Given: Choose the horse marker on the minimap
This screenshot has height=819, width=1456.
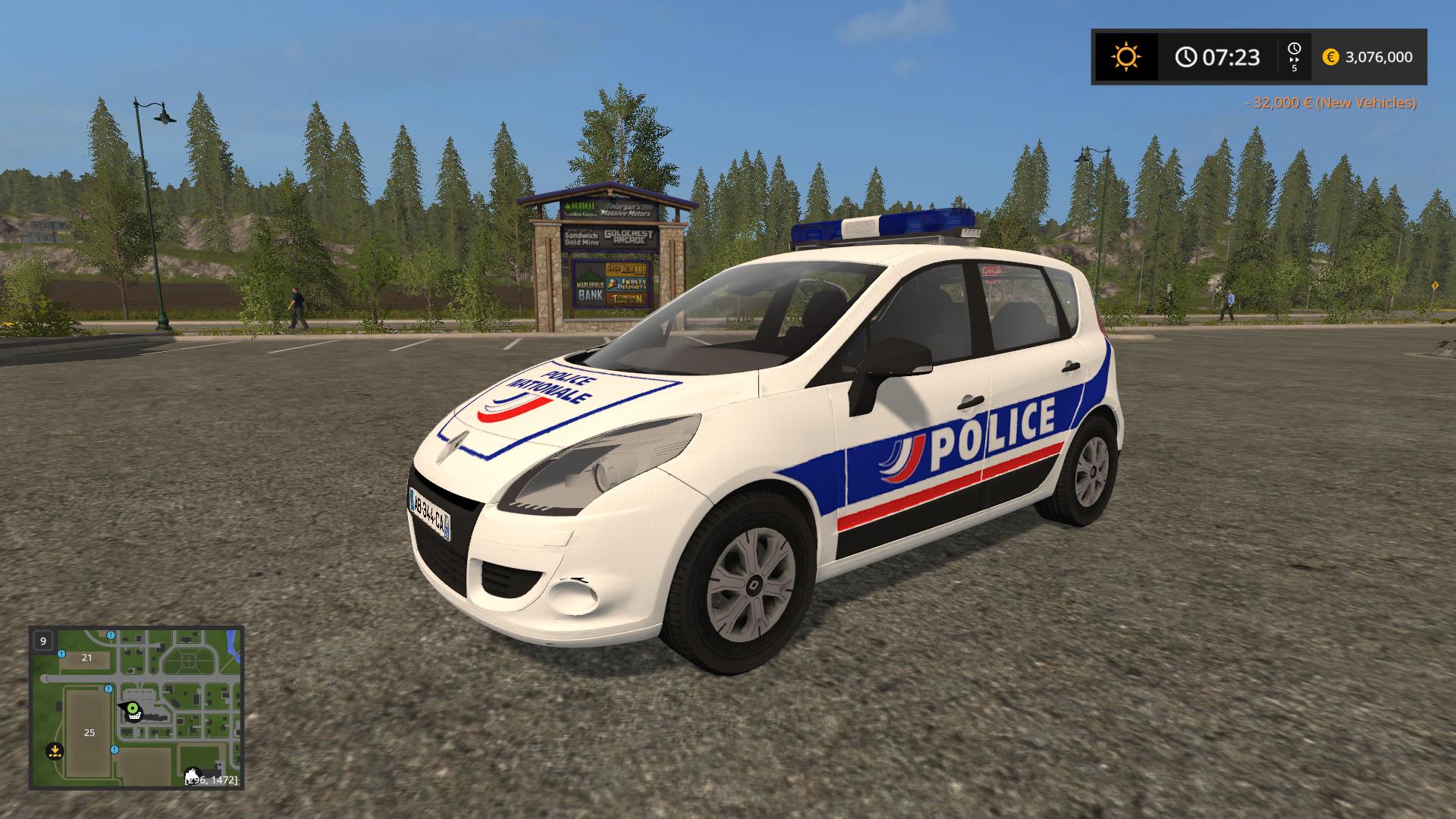Looking at the screenshot, I should (x=192, y=775).
